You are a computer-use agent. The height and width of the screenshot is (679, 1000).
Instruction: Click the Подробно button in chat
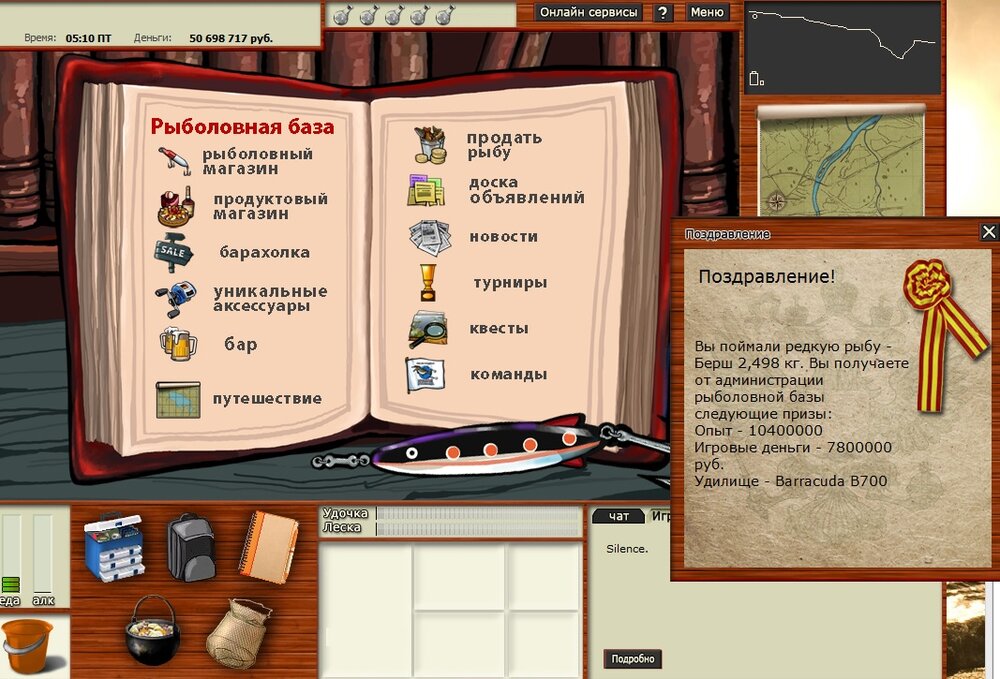pyautogui.click(x=633, y=659)
